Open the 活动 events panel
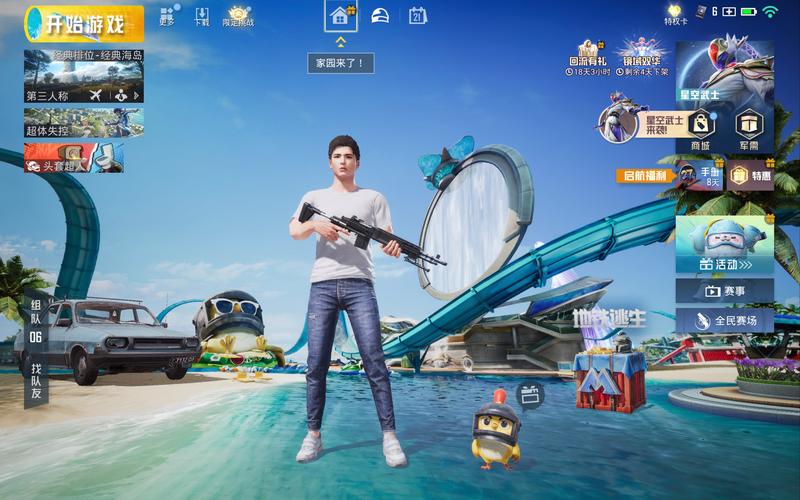This screenshot has width=800, height=500. coord(725,246)
